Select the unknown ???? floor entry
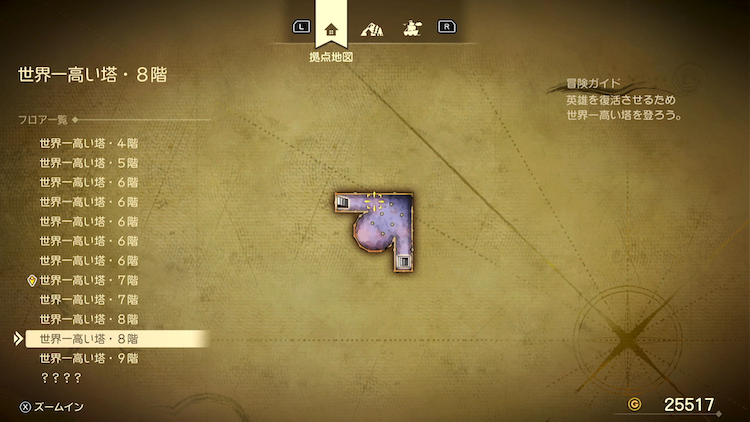The height and width of the screenshot is (422, 750). tap(59, 378)
